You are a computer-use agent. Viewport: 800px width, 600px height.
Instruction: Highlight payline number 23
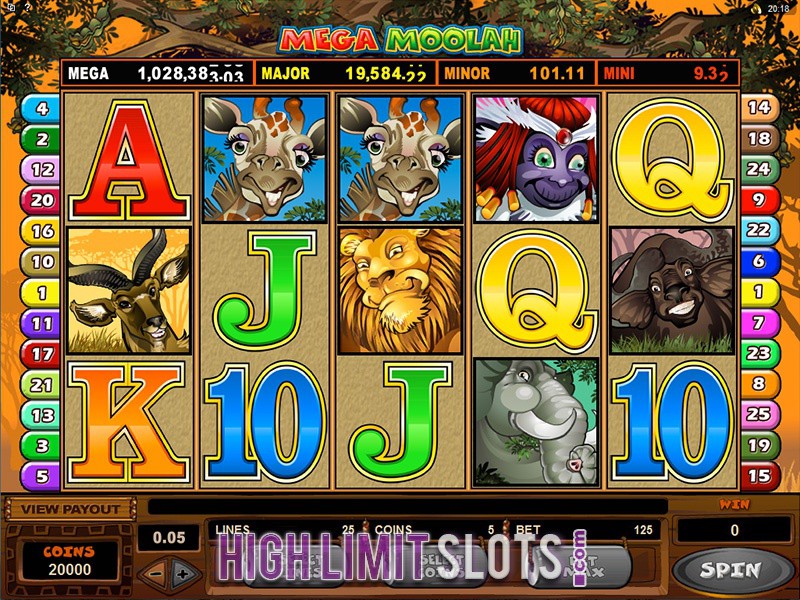(x=759, y=354)
